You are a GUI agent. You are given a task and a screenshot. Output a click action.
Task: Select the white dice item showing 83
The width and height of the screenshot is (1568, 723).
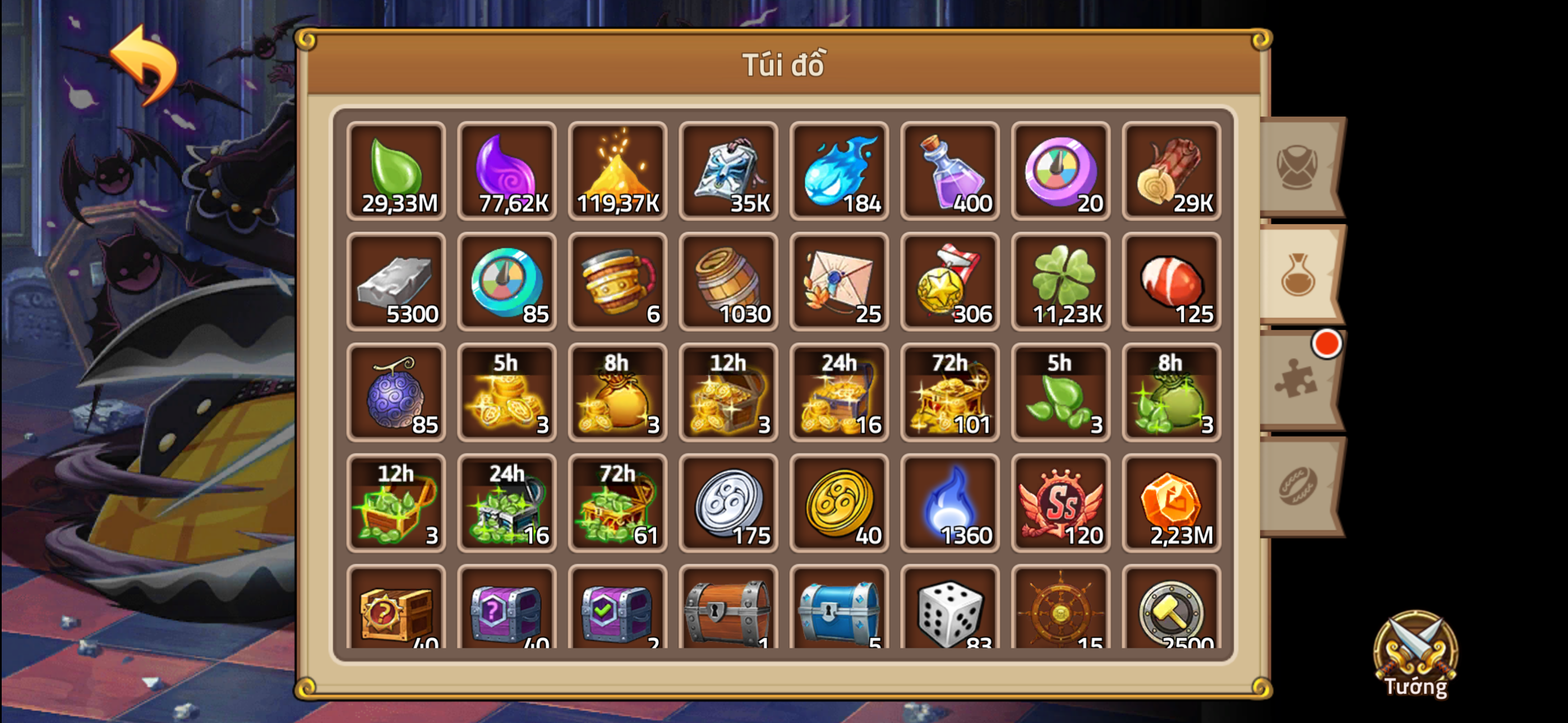tap(949, 613)
